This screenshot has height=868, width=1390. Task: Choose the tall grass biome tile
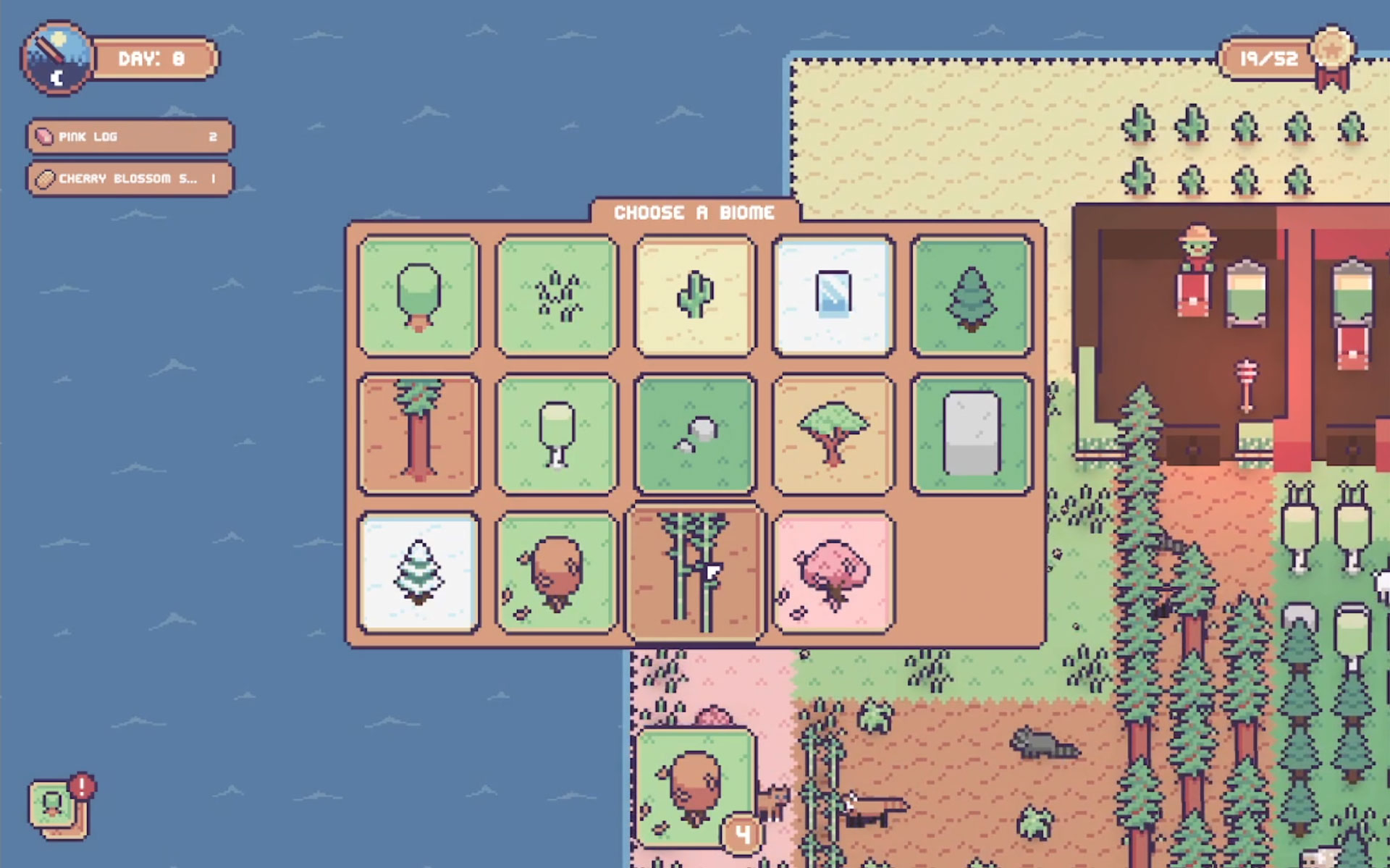pos(557,296)
